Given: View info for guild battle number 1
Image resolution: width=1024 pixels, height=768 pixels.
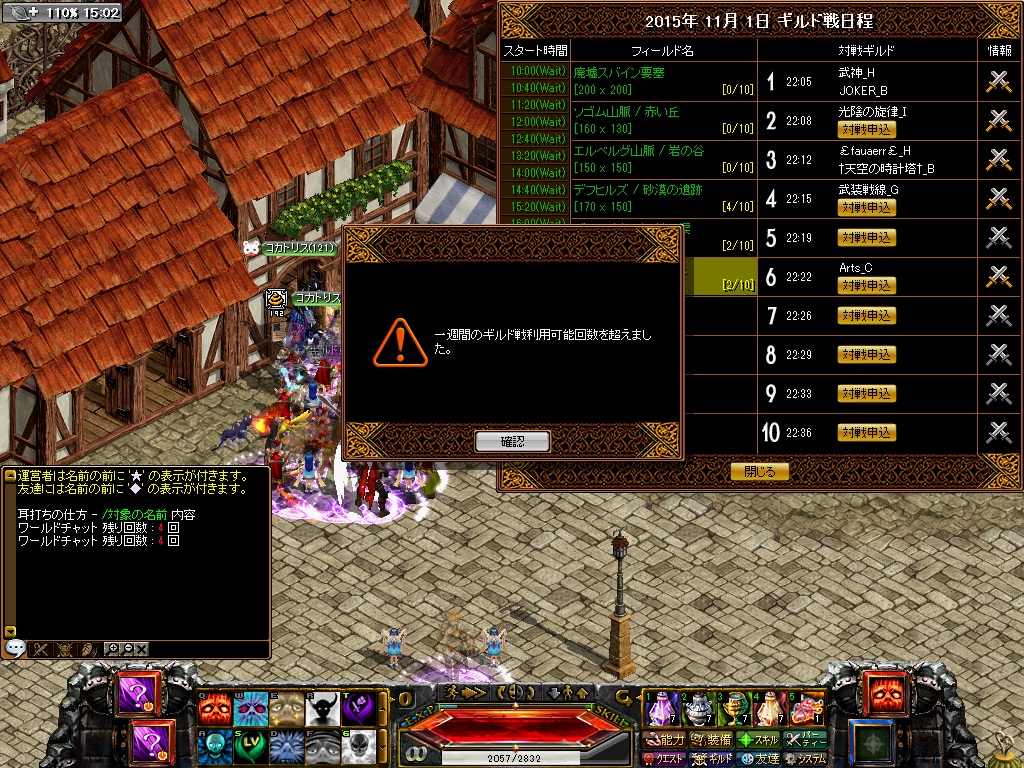Looking at the screenshot, I should click(996, 82).
